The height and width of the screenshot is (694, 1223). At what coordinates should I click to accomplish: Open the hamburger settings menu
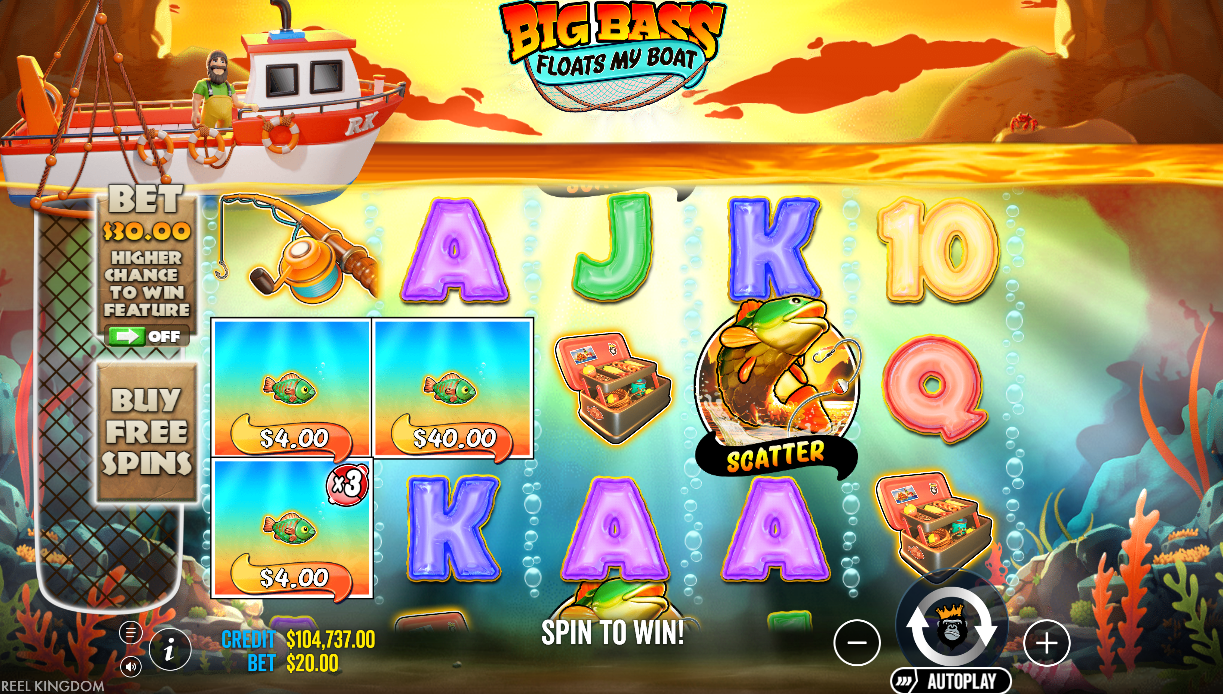(x=130, y=632)
